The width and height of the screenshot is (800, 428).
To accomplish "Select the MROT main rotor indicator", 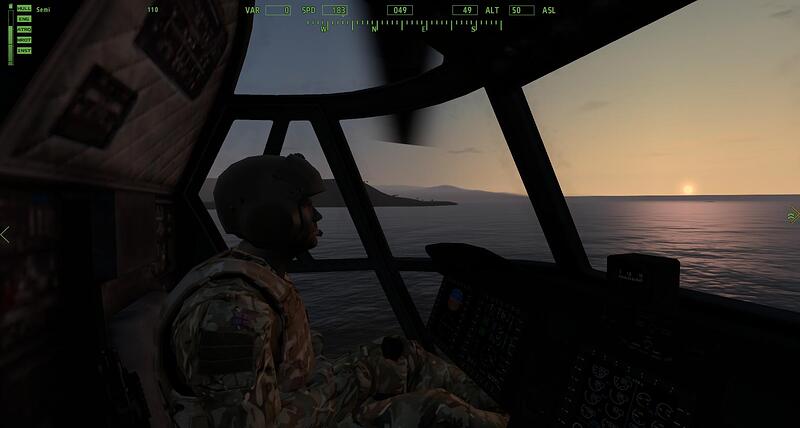I will pyautogui.click(x=24, y=39).
